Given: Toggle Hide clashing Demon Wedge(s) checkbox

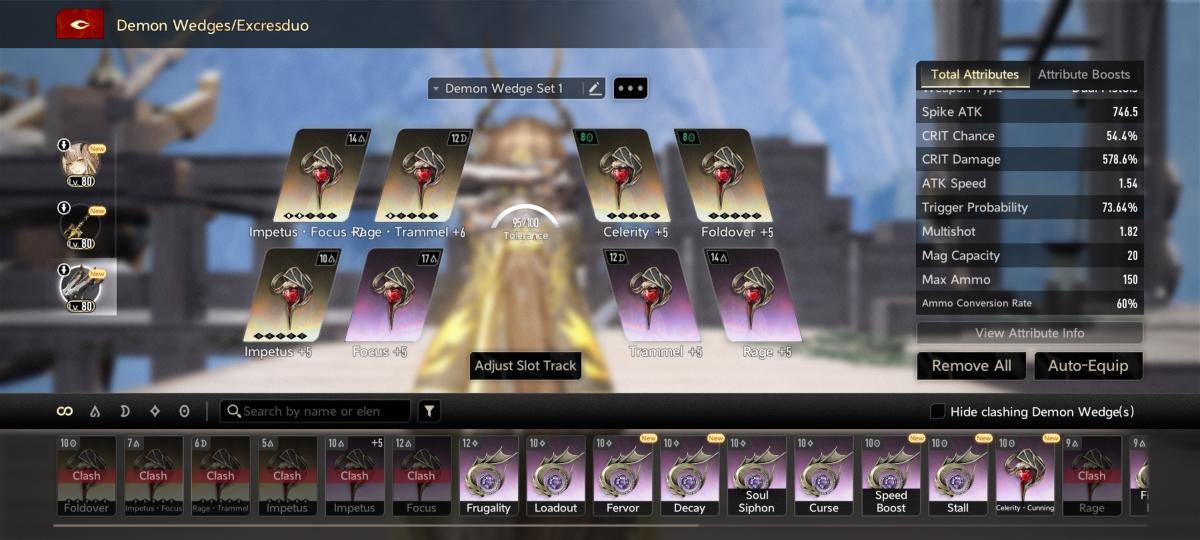Looking at the screenshot, I should (x=937, y=412).
